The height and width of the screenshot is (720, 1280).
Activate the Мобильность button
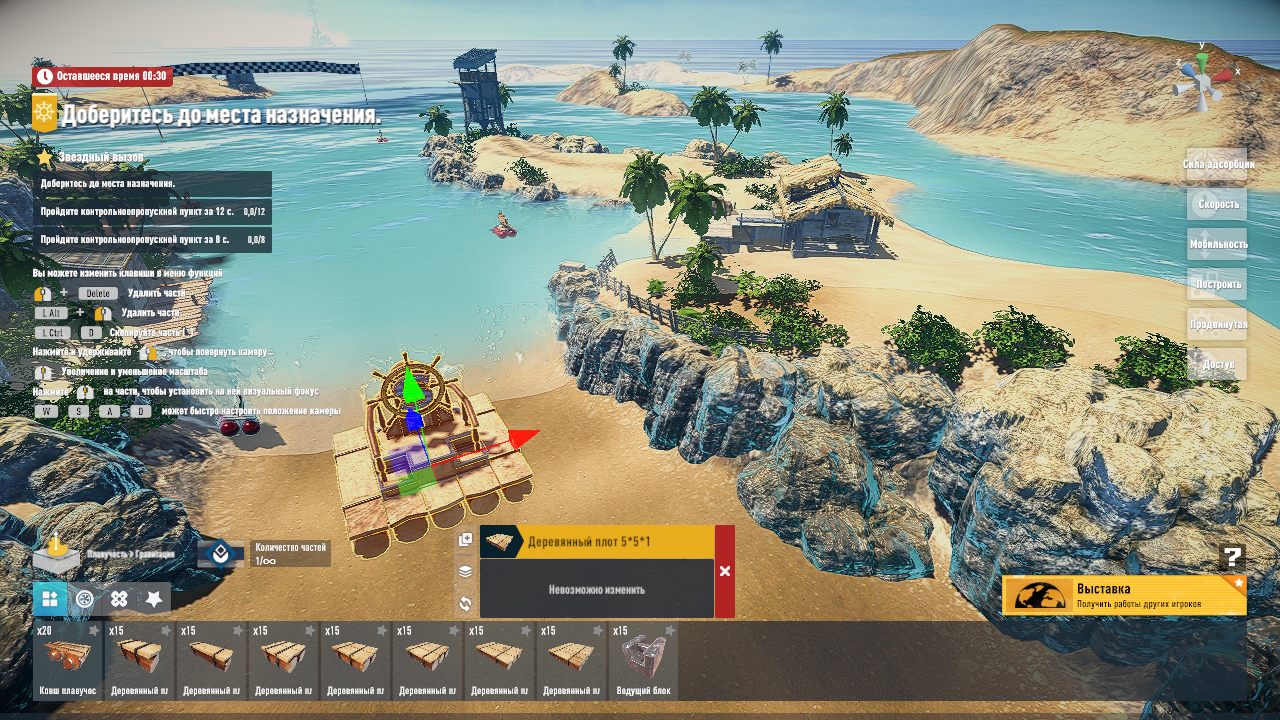(1217, 244)
